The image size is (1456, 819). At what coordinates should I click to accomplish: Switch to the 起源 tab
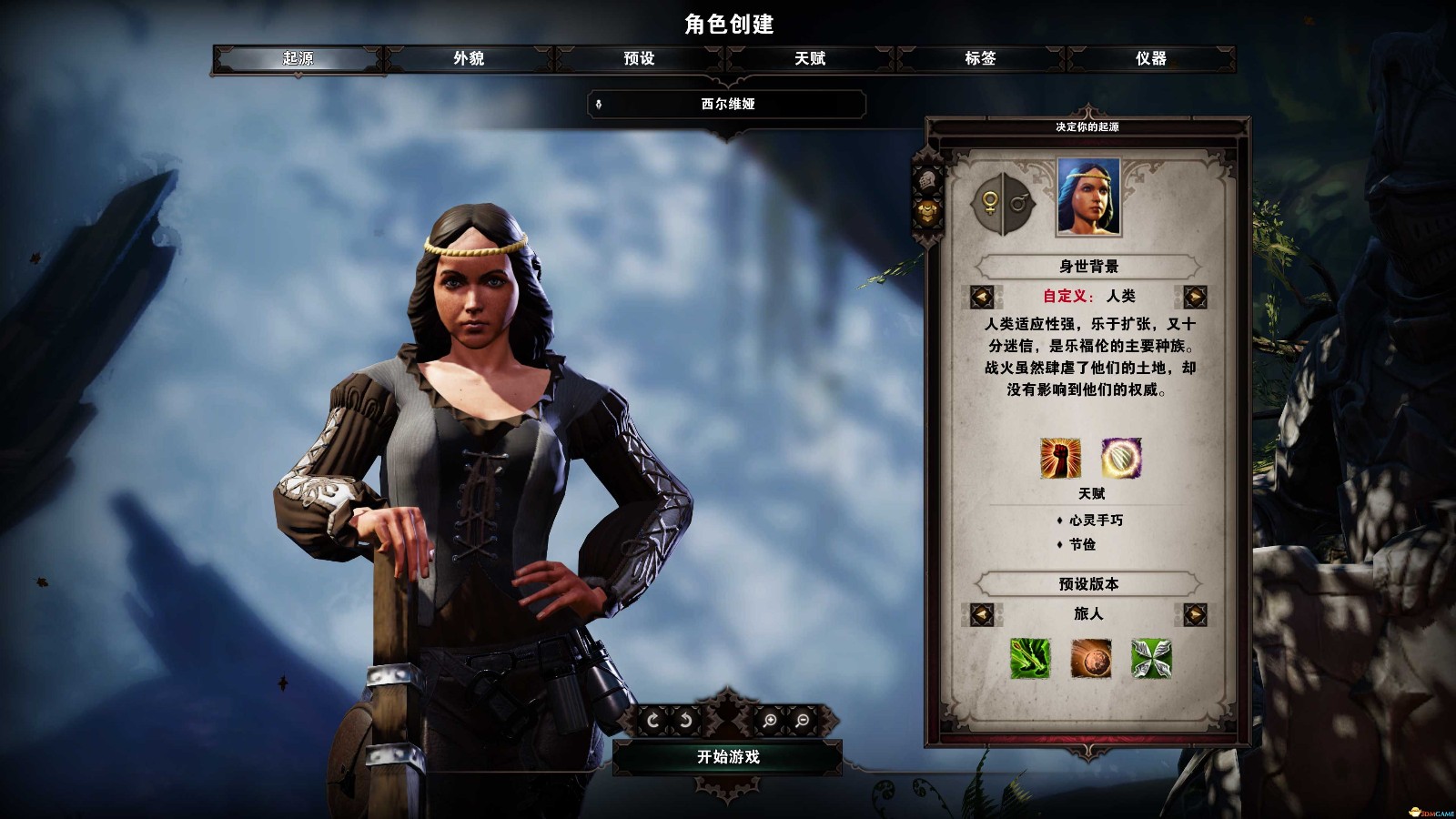pyautogui.click(x=298, y=58)
